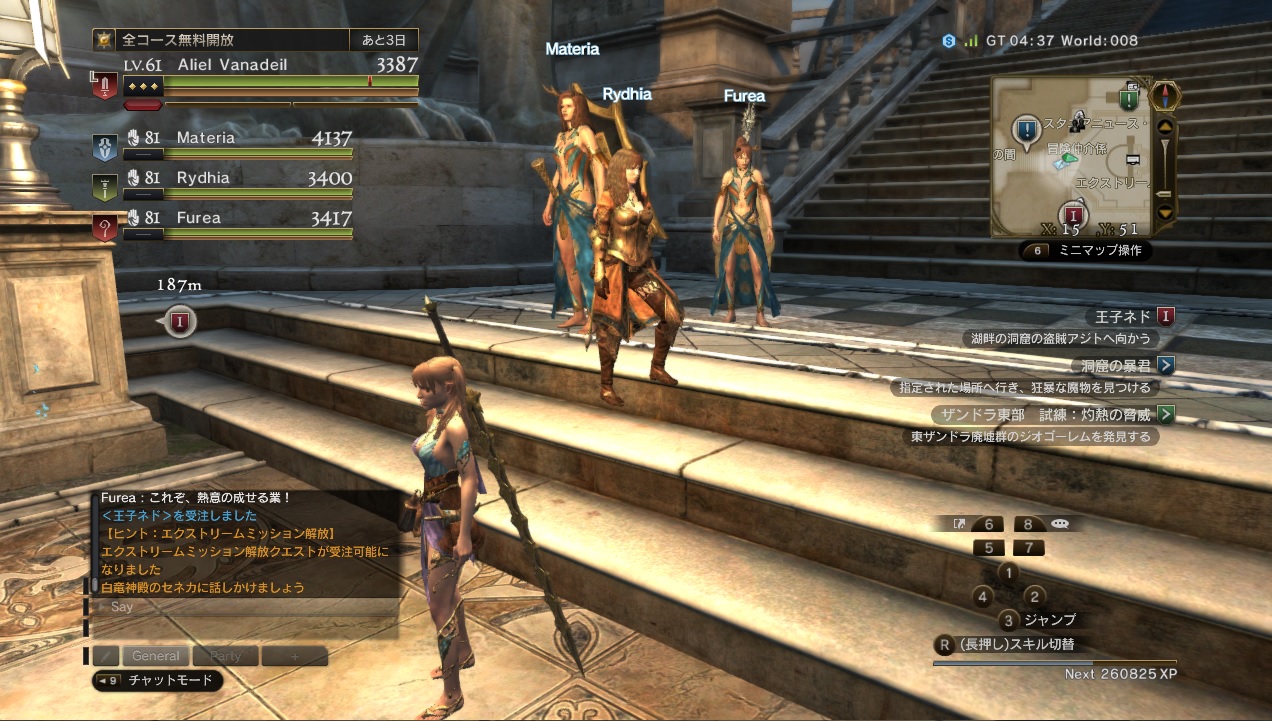Click the minimap's lower zoom arrow

coord(1164,211)
